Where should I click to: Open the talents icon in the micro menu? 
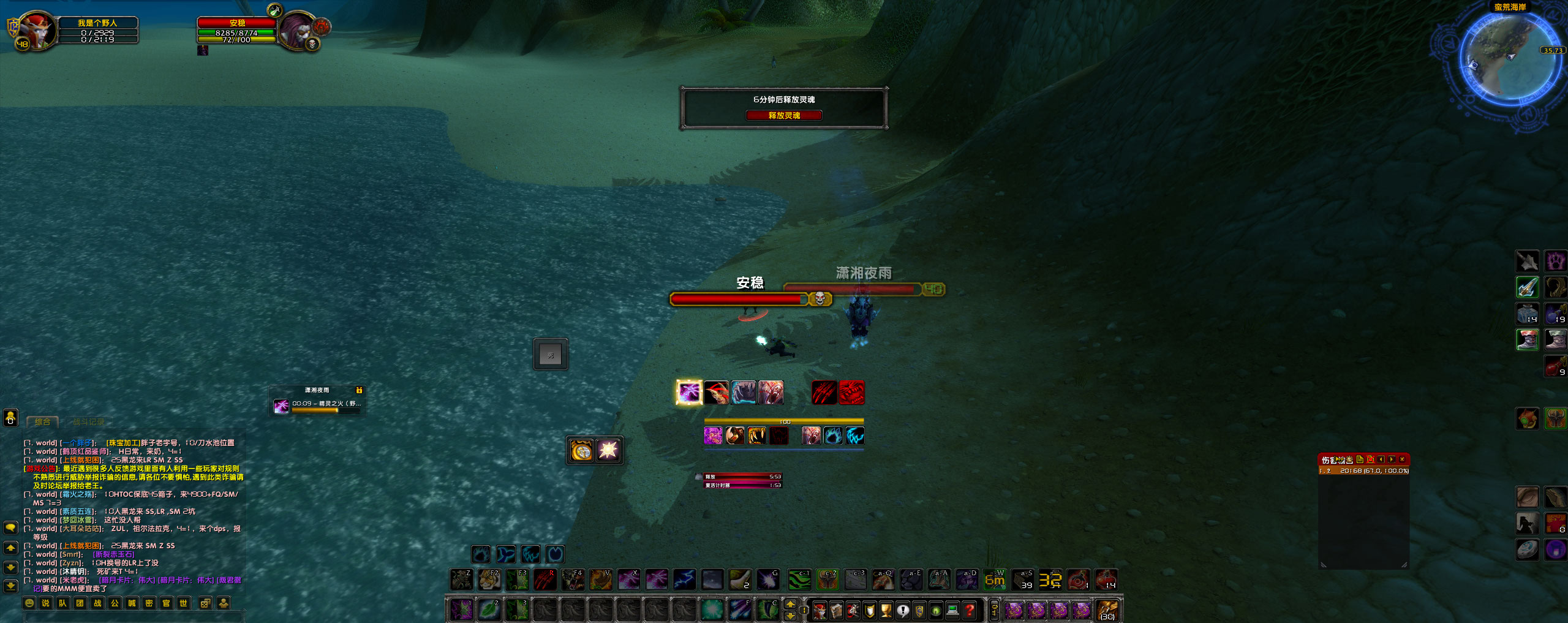(852, 611)
